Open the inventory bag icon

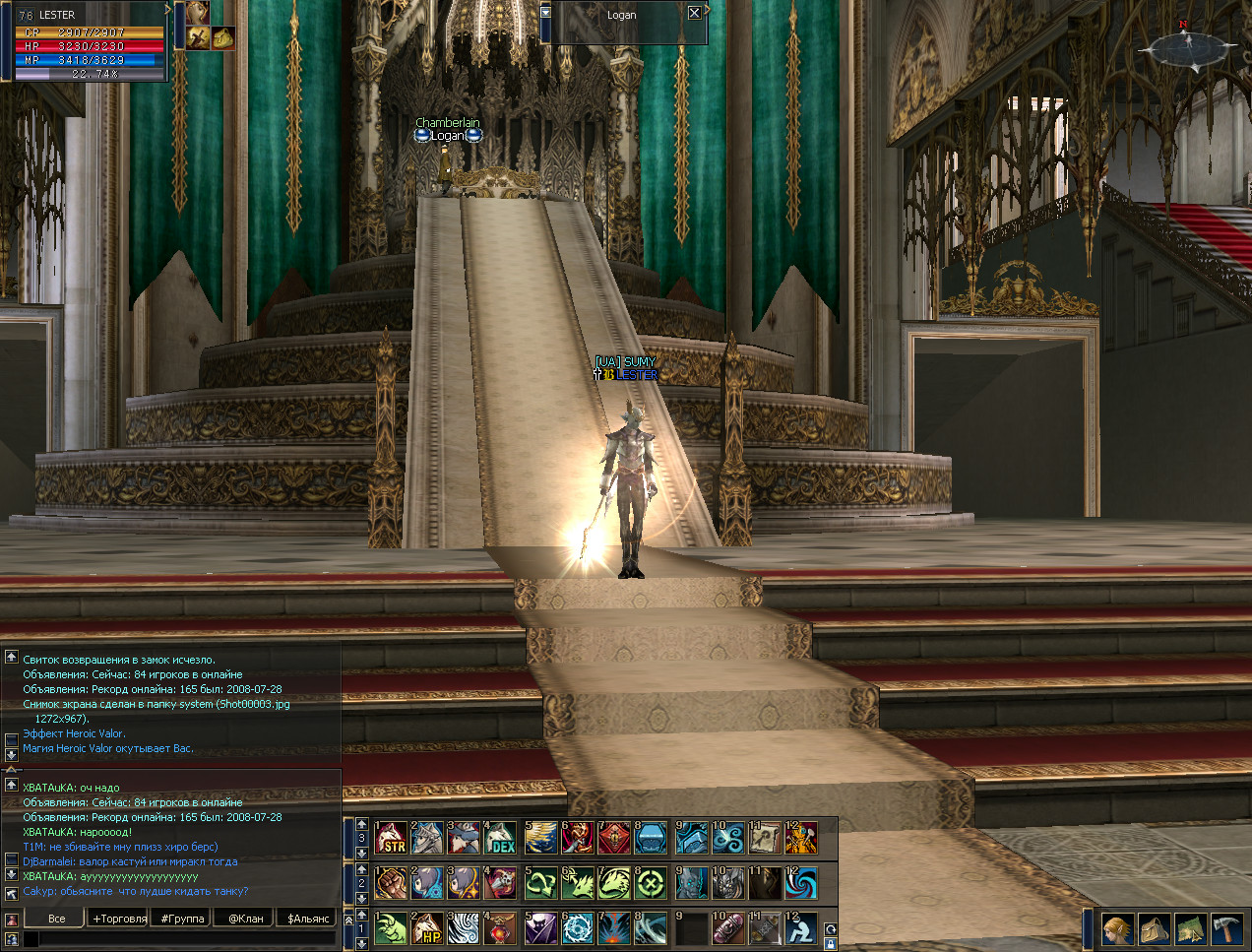point(1154,928)
